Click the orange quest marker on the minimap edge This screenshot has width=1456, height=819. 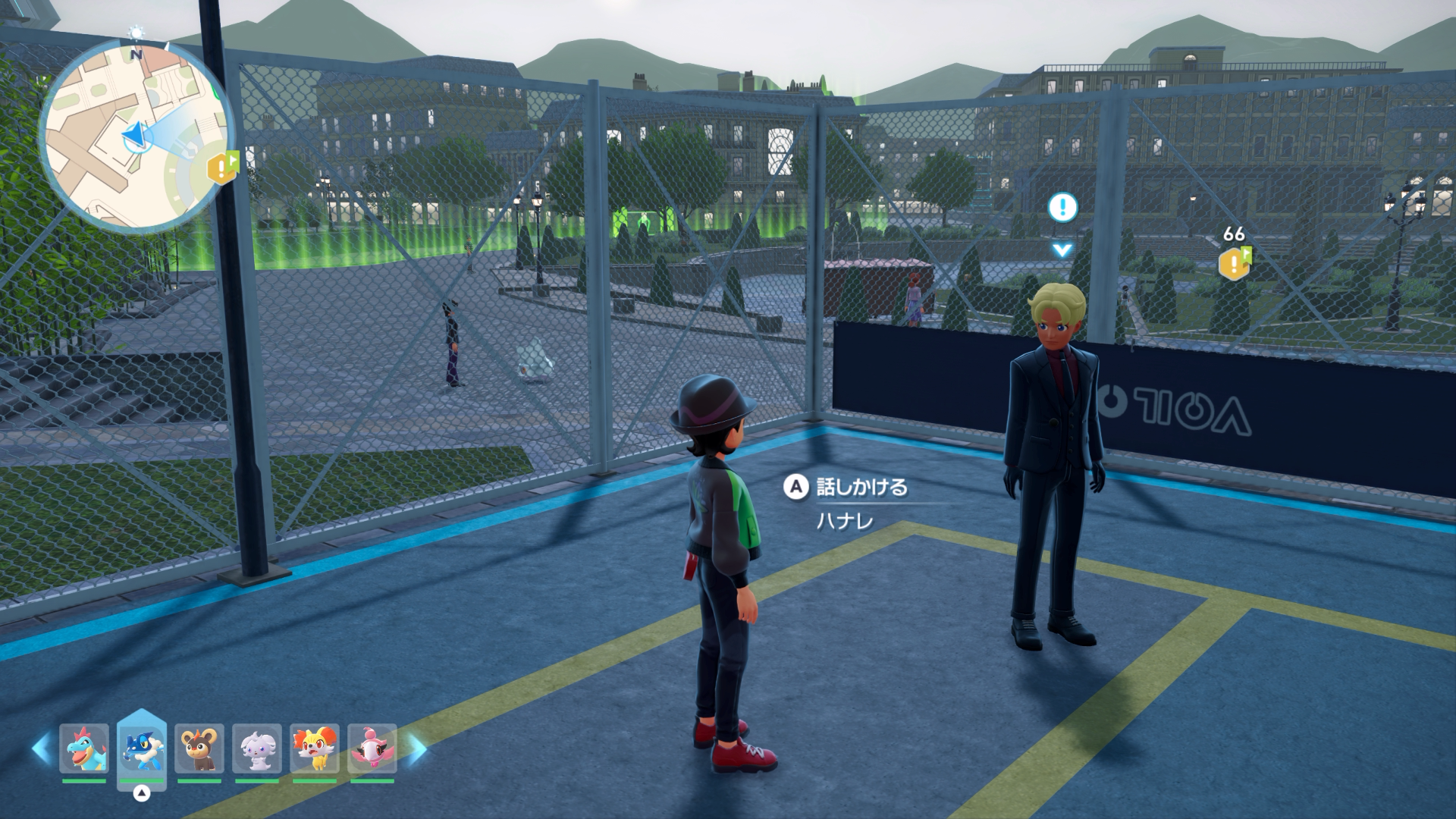[222, 168]
